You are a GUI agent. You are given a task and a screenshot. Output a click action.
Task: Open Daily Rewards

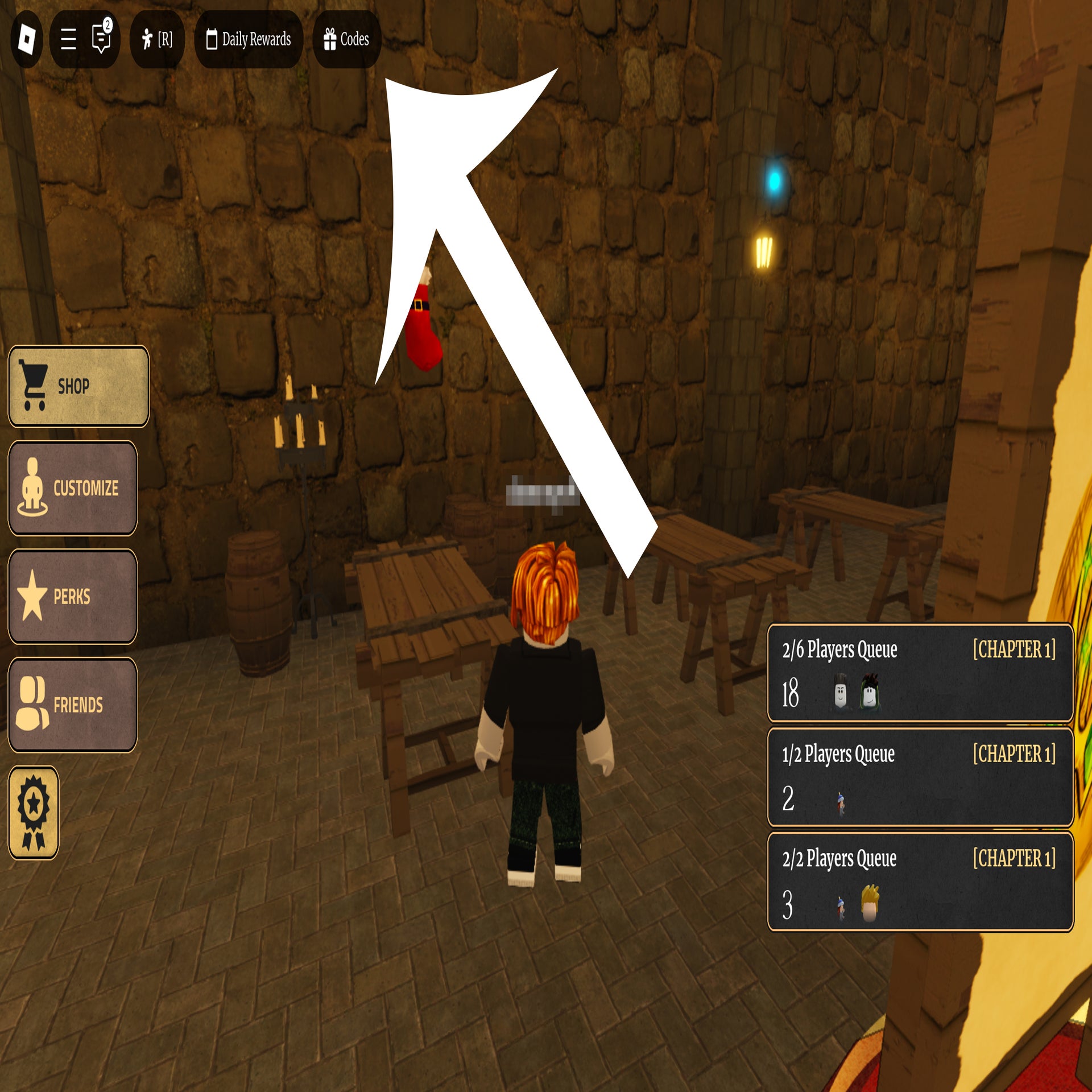pos(249,39)
